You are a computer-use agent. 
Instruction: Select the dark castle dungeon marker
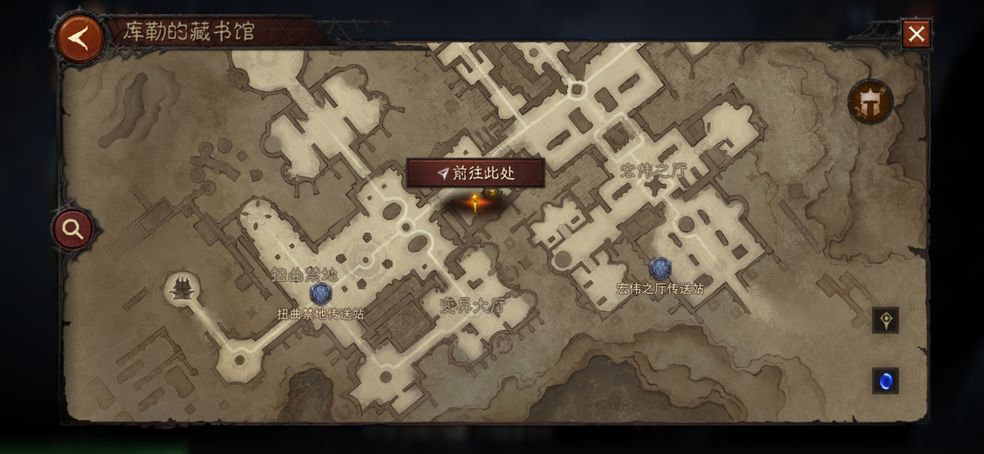pos(183,290)
